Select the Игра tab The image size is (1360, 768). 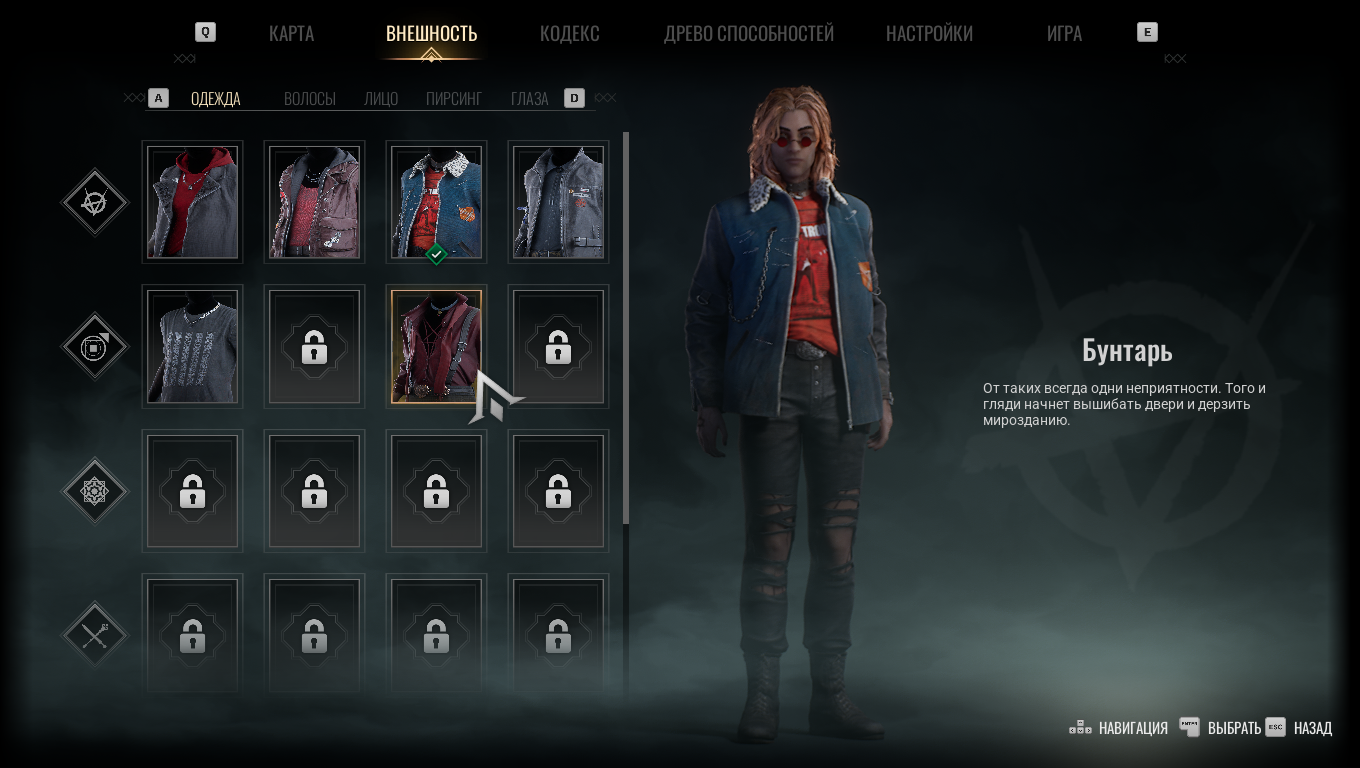pyautogui.click(x=1064, y=33)
